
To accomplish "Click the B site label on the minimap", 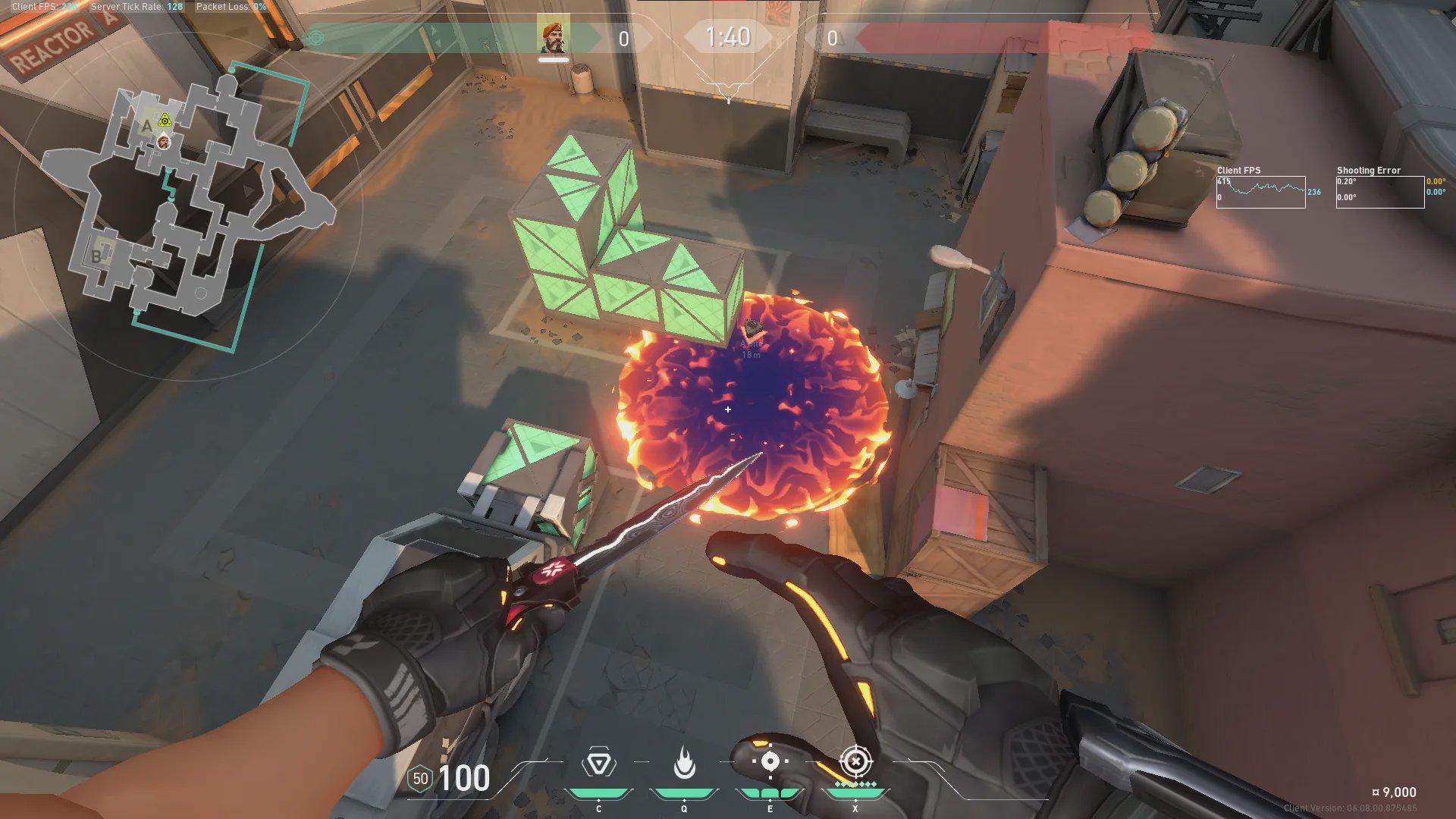I will coord(96,256).
